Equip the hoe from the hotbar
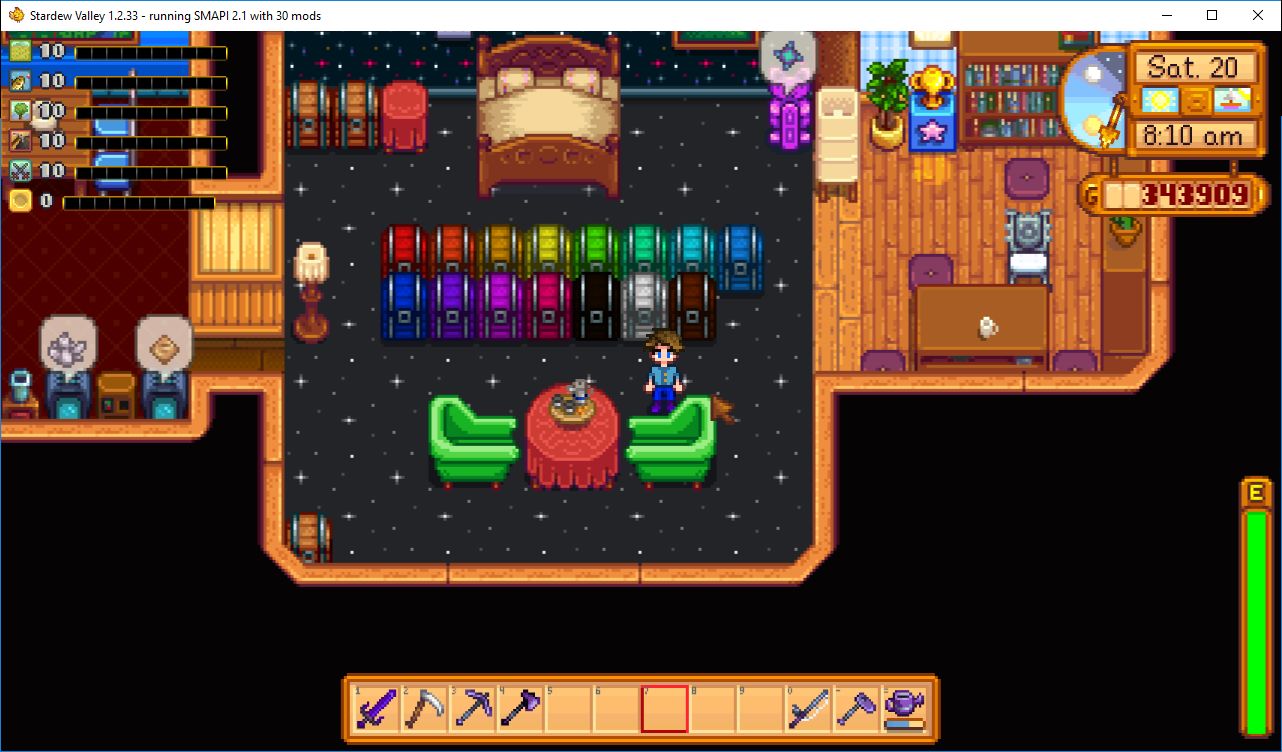The width and height of the screenshot is (1282, 752). [x=856, y=709]
